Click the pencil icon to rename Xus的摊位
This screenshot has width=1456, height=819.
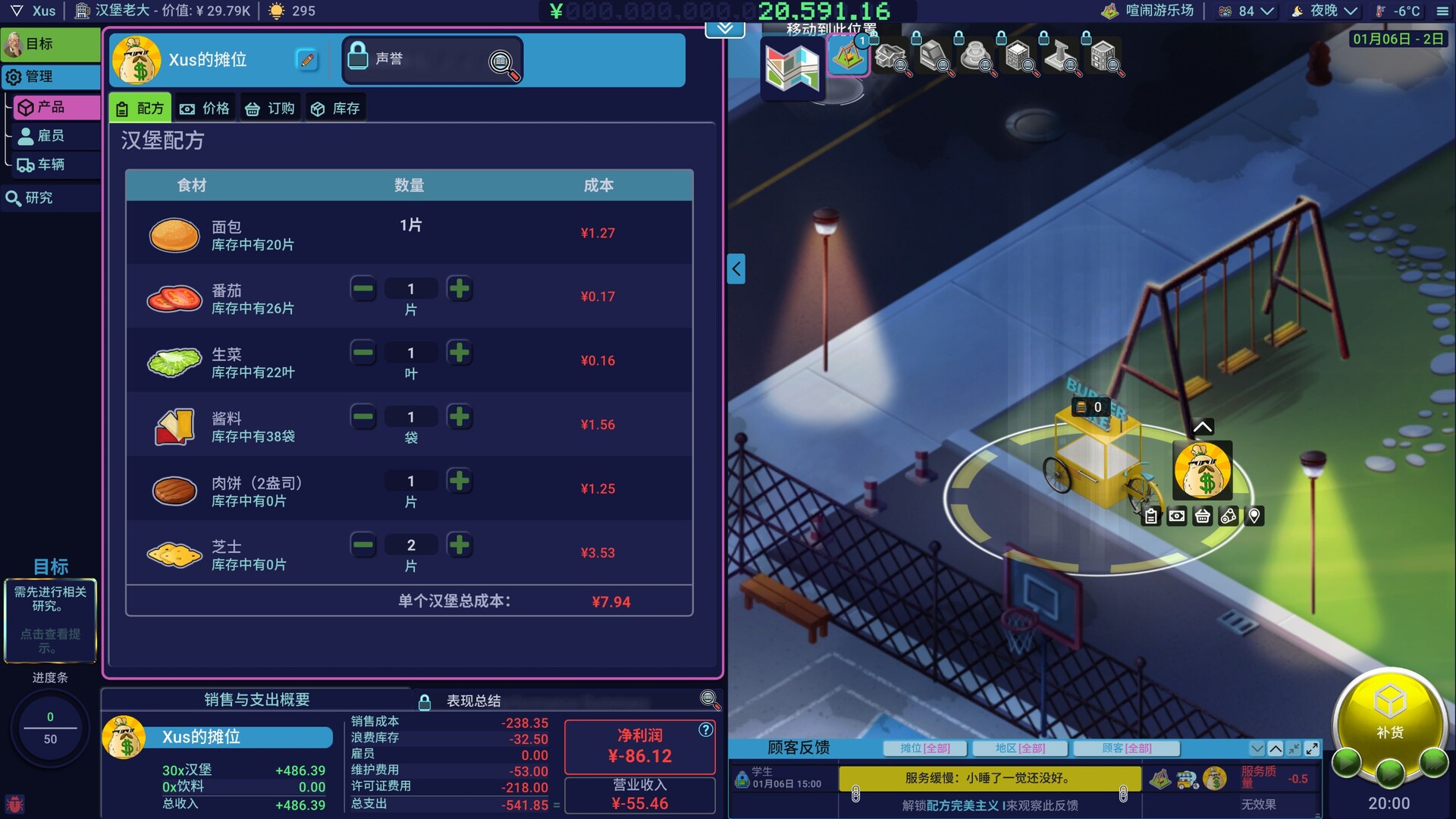pos(306,60)
